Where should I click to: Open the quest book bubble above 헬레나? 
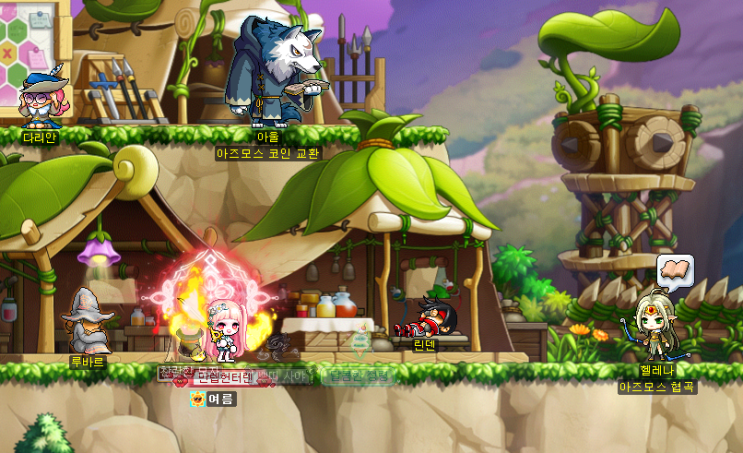tap(675, 271)
